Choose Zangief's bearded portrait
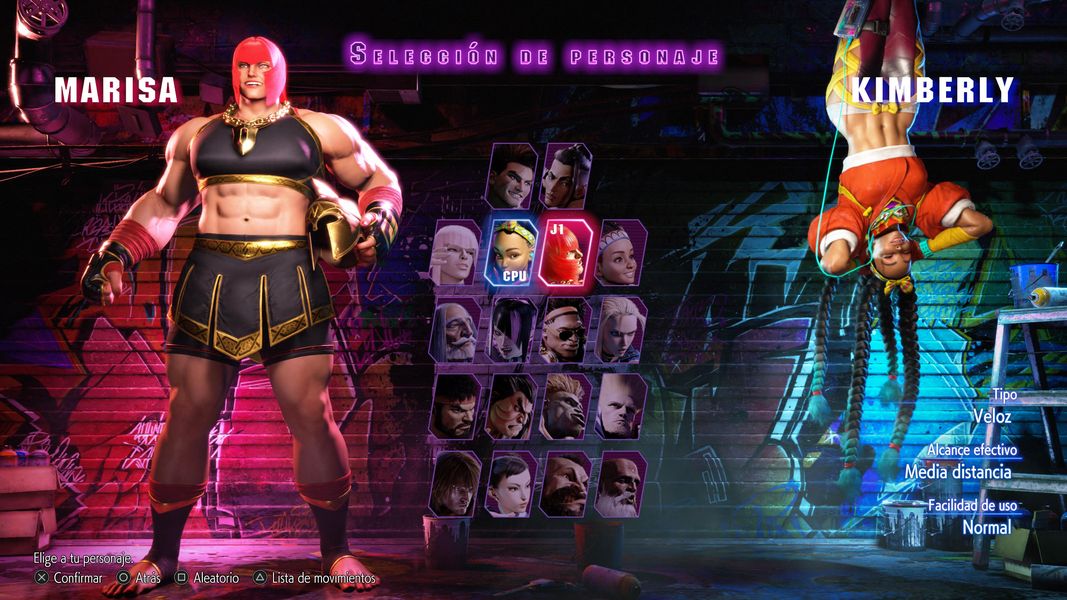This screenshot has width=1067, height=600. [567, 484]
